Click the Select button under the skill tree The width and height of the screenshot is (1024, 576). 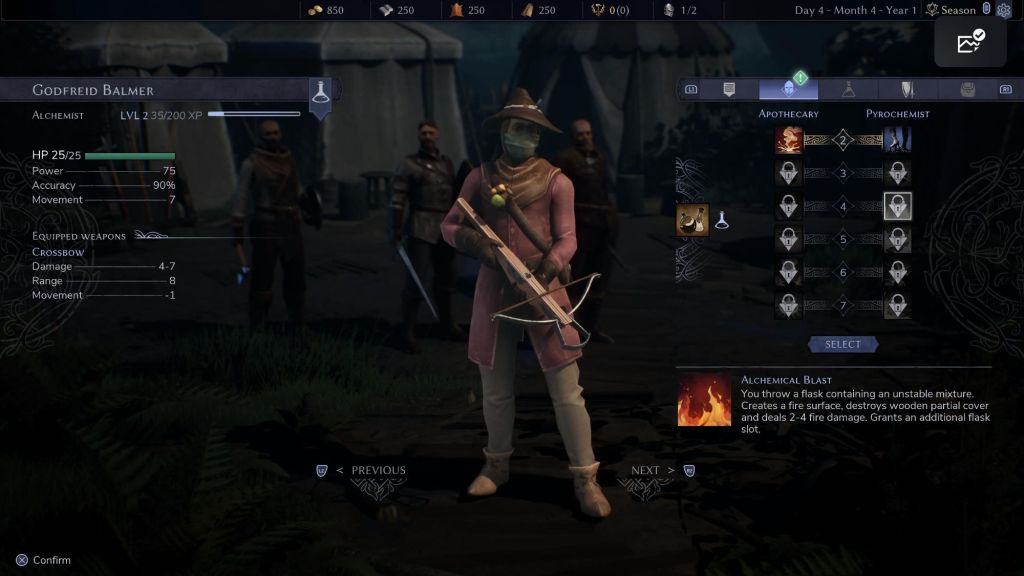pos(842,344)
